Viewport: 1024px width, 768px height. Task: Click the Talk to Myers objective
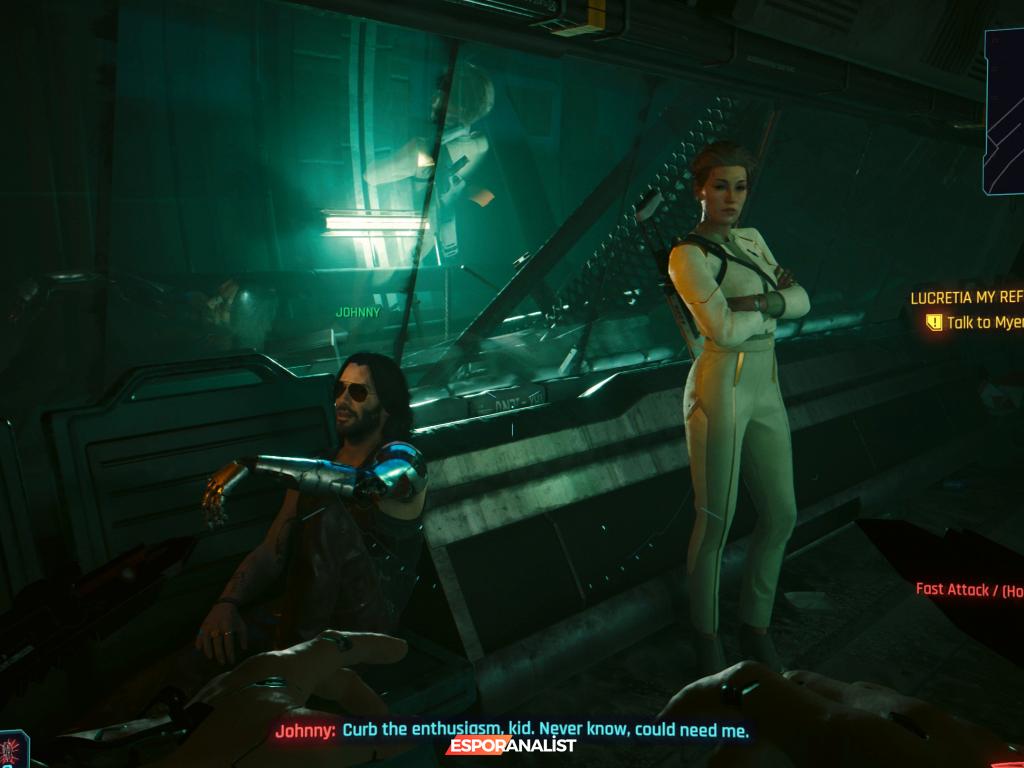click(984, 322)
